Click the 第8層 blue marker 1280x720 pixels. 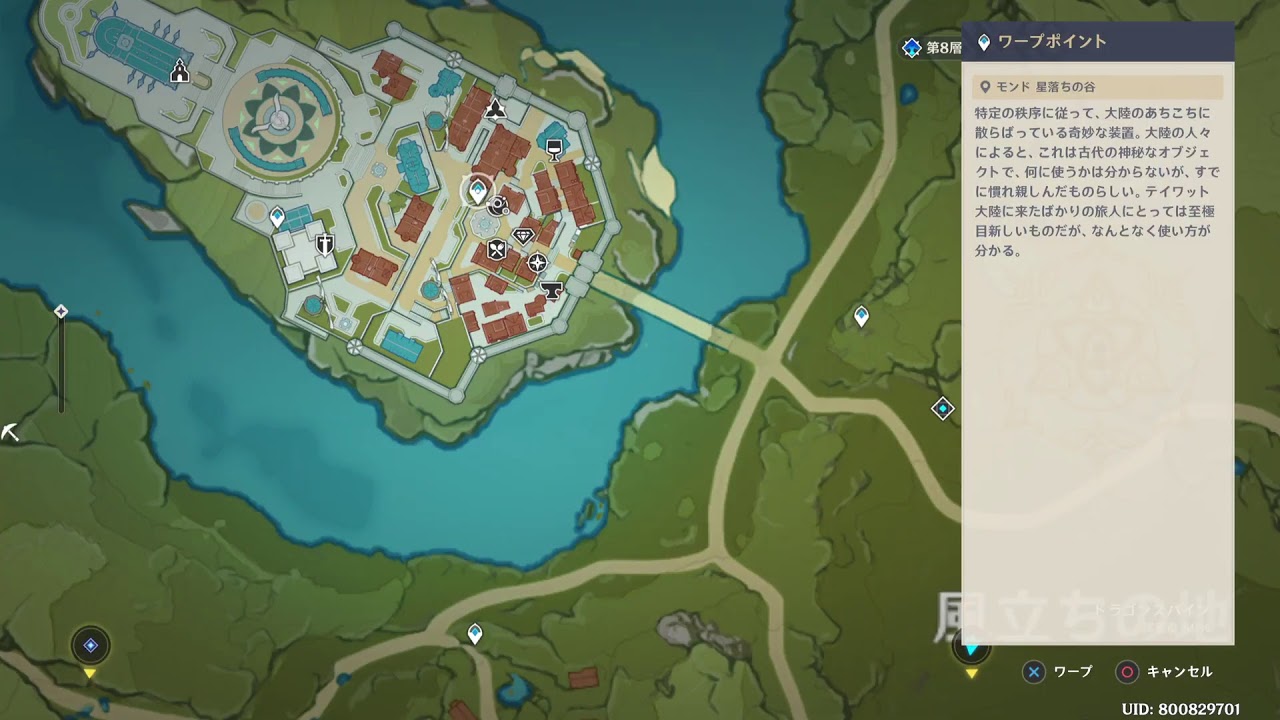(x=911, y=48)
